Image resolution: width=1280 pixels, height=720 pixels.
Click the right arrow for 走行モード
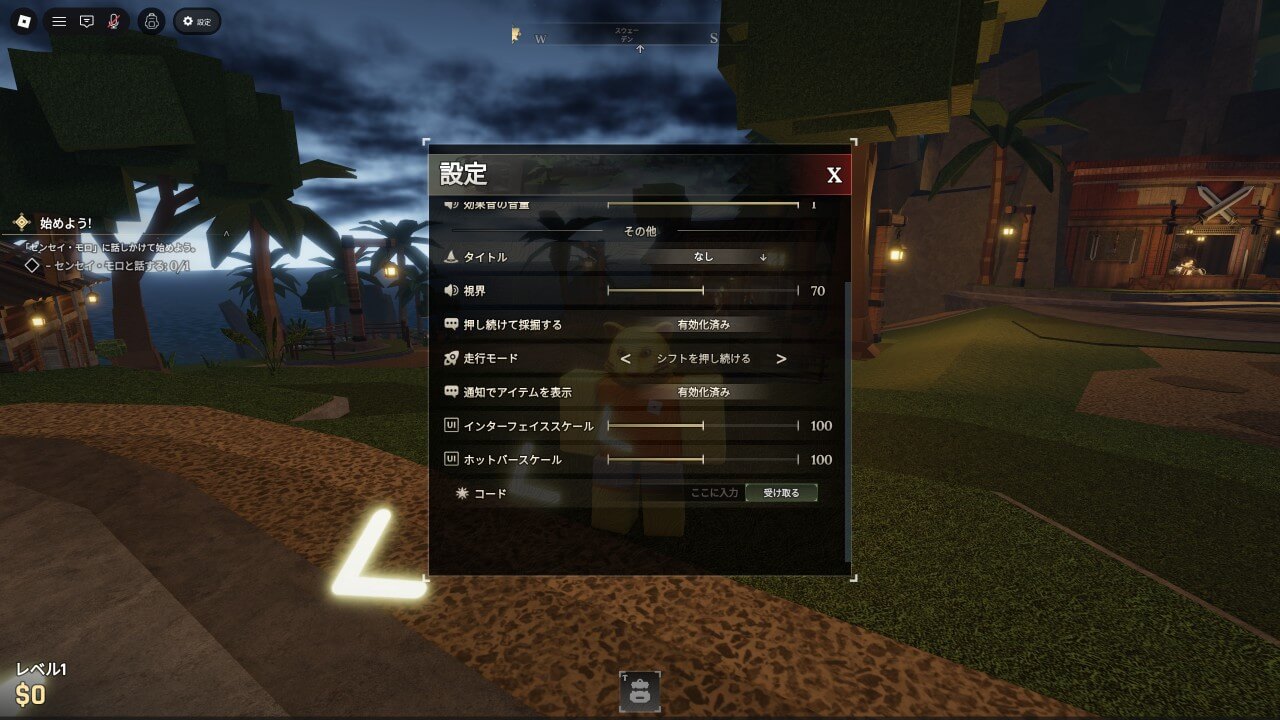click(x=781, y=359)
